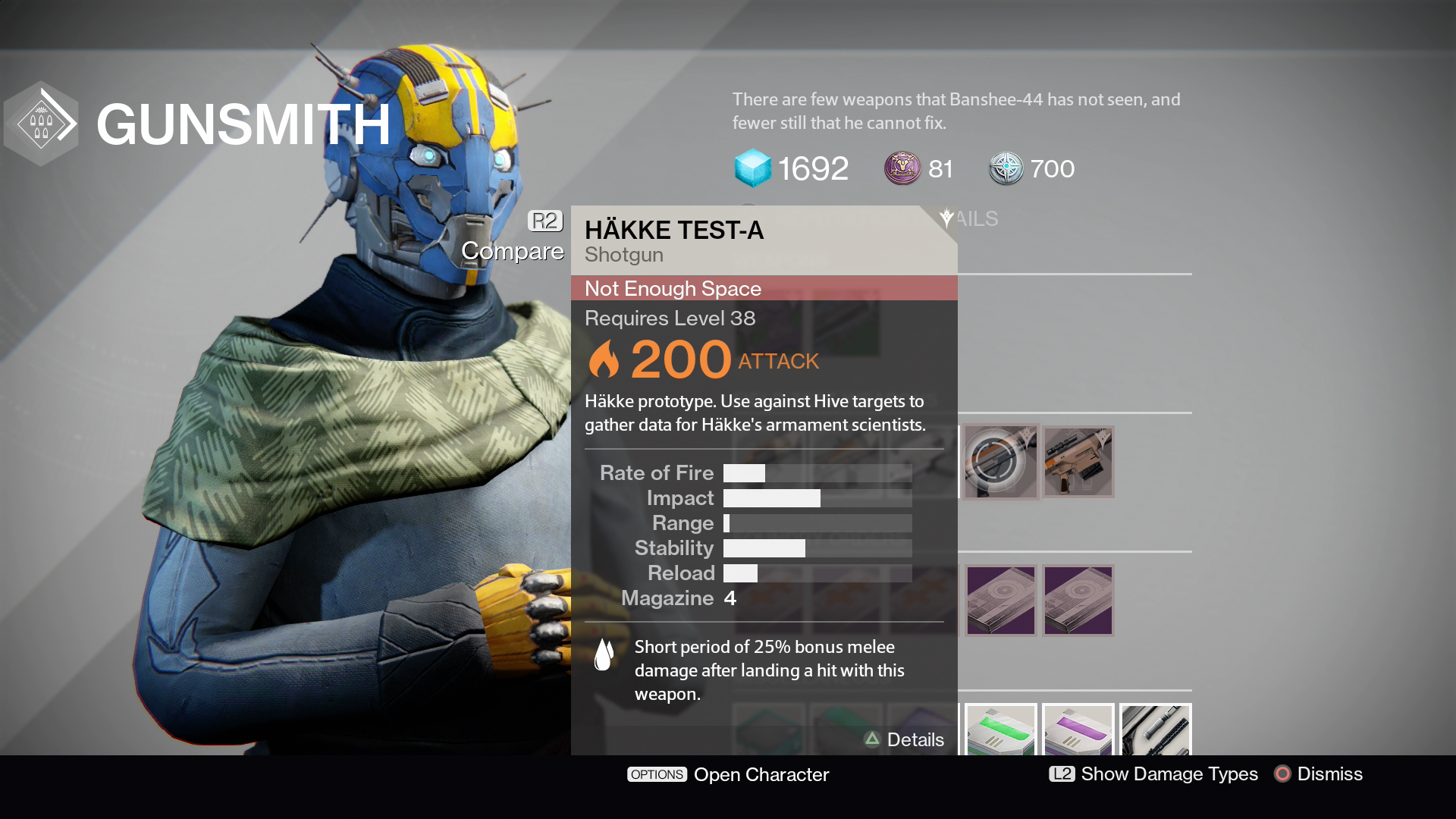Select the tan scoped rifle slot

[1078, 462]
